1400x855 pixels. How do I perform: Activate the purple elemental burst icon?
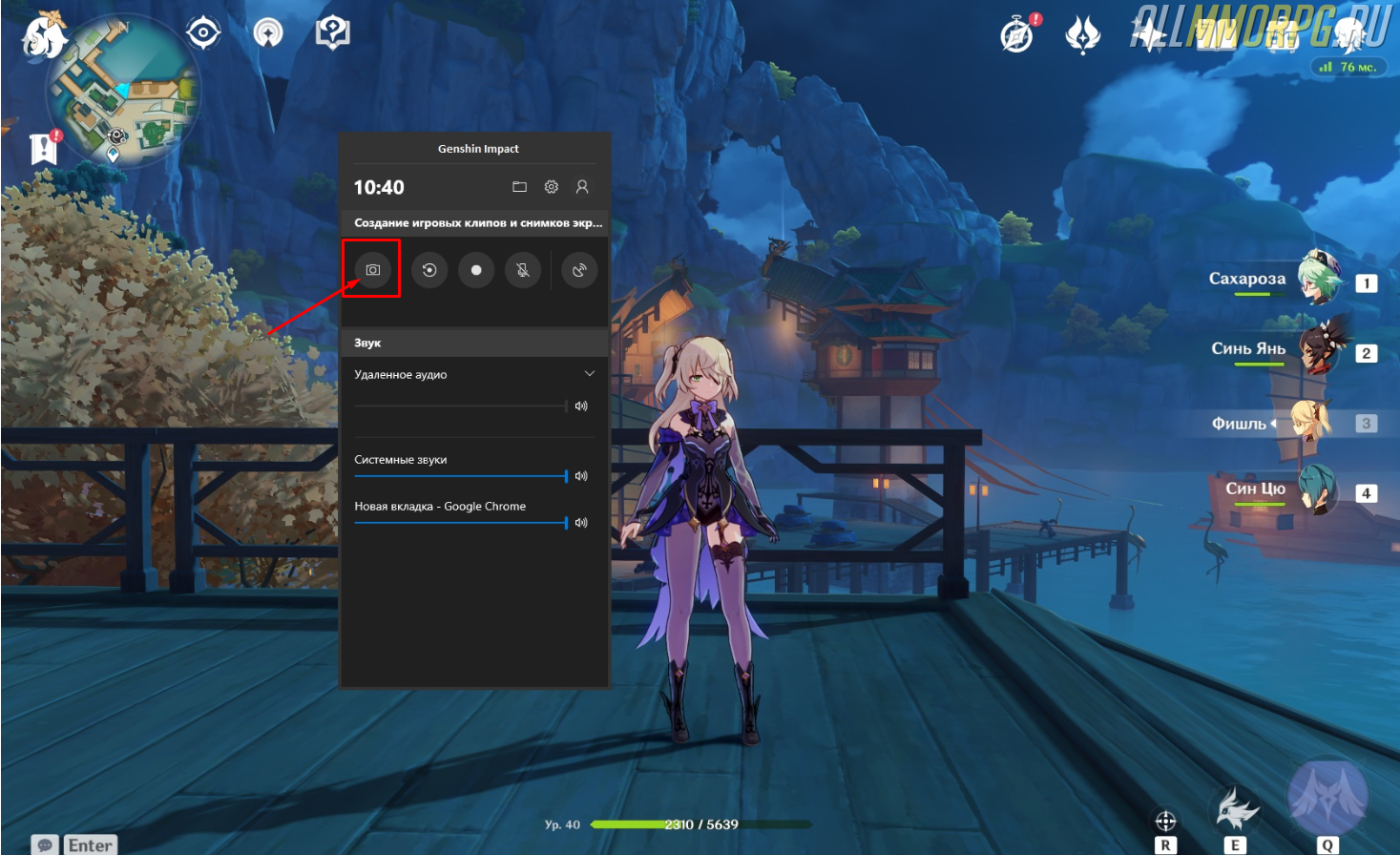click(1327, 797)
